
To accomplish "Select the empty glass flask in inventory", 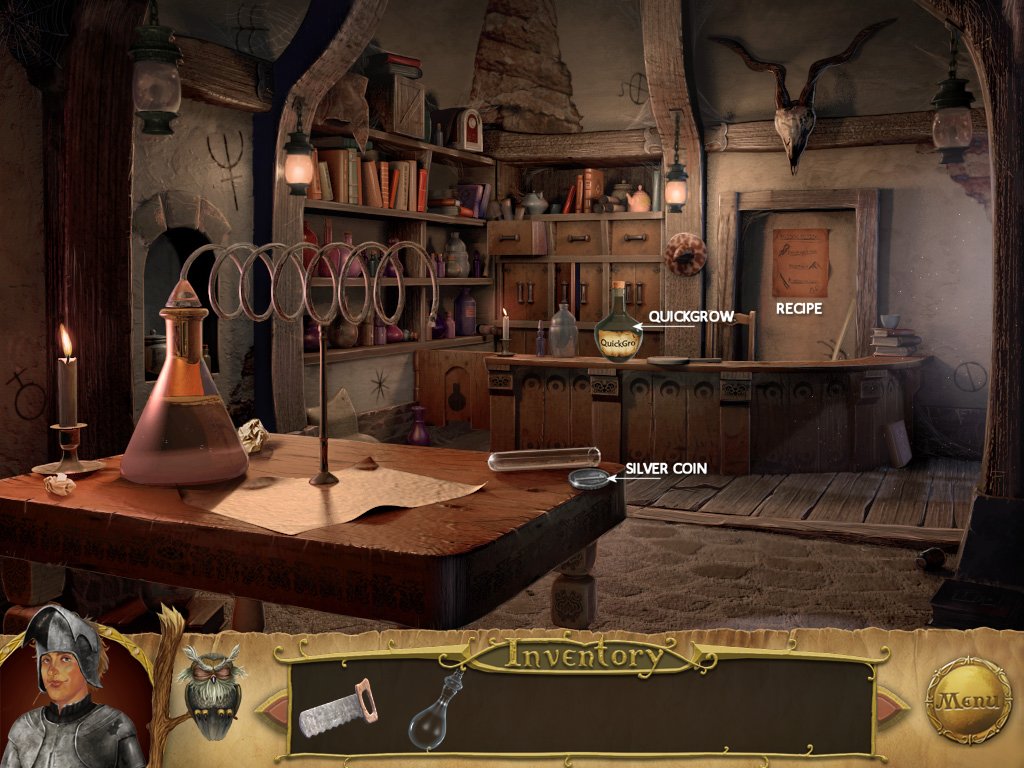I will tap(438, 711).
